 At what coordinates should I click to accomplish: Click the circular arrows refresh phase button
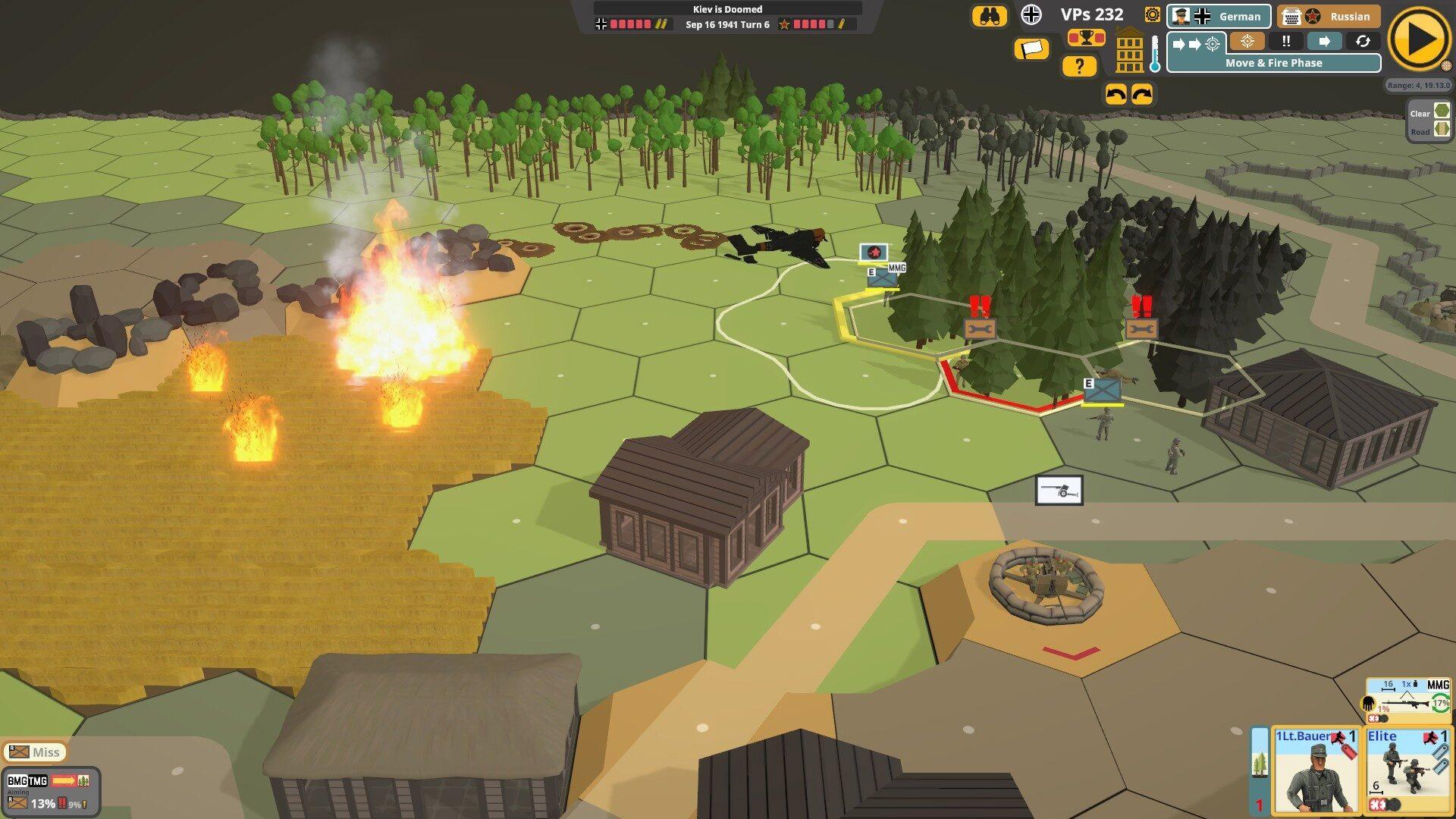tap(1363, 42)
